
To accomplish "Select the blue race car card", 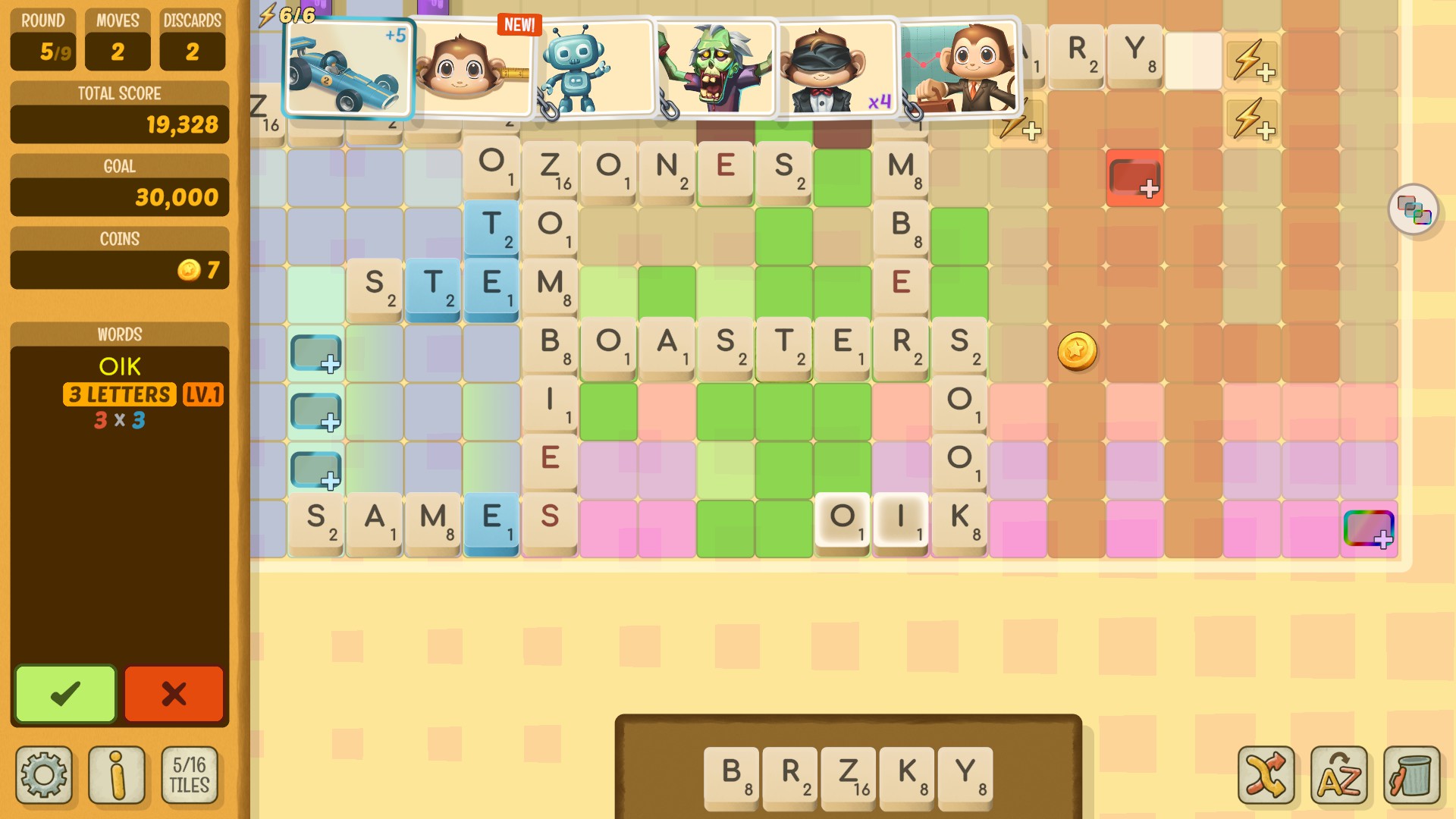I will click(347, 67).
